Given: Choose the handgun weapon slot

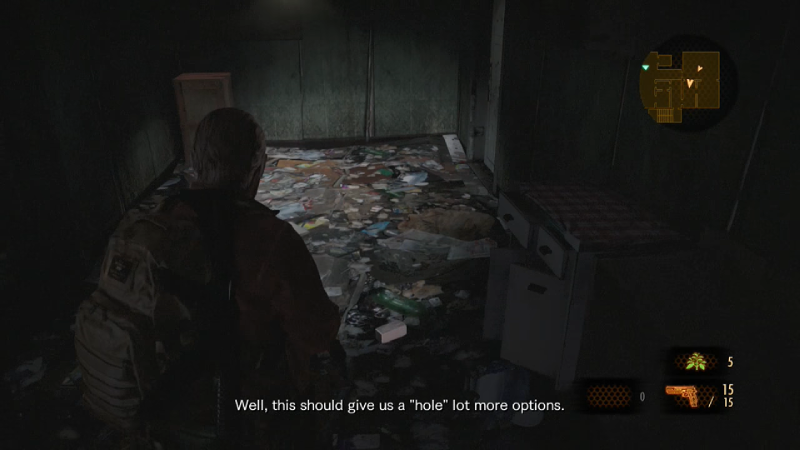Looking at the screenshot, I should pos(691,396).
